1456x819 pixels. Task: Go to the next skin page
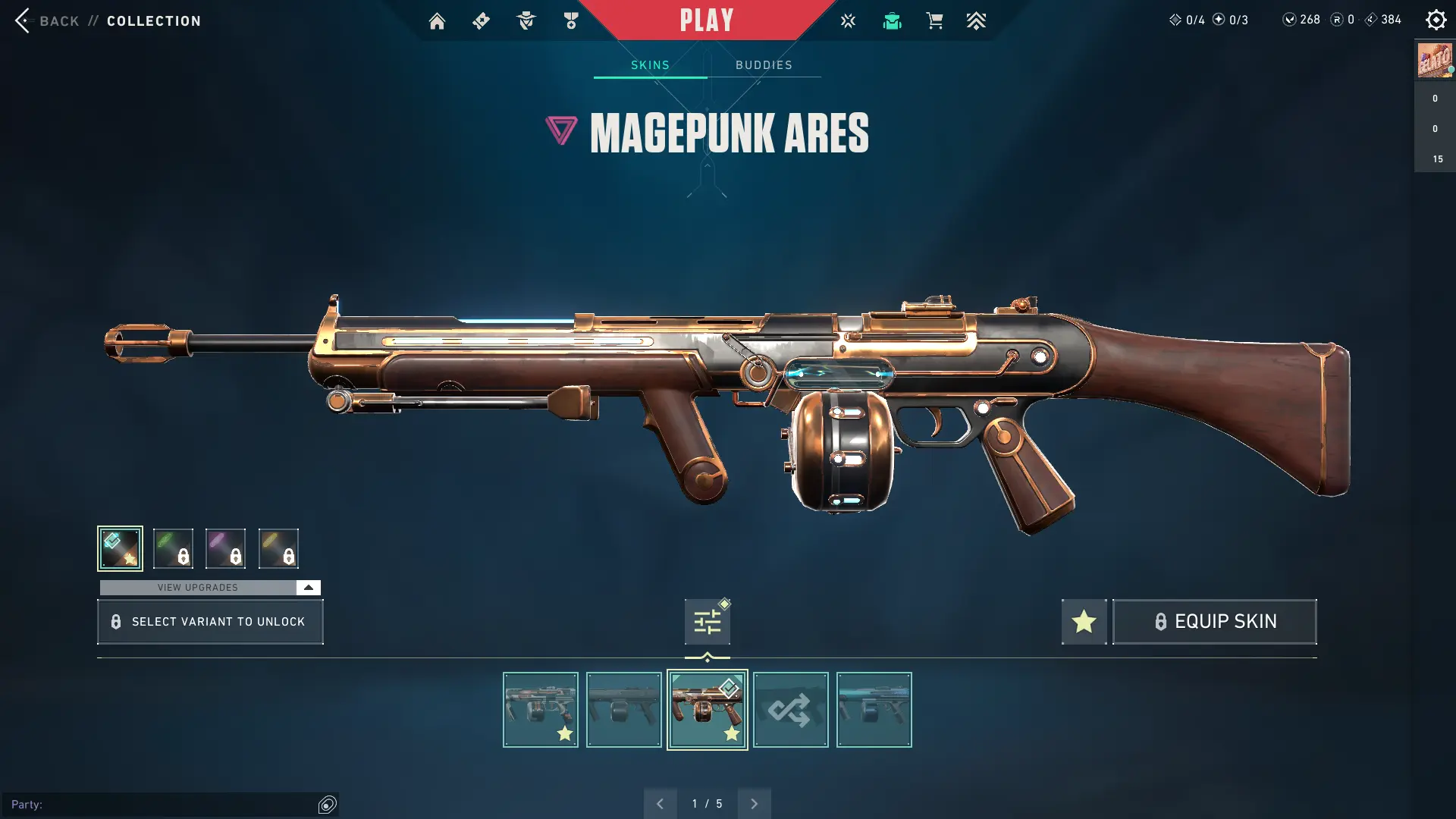(754, 804)
